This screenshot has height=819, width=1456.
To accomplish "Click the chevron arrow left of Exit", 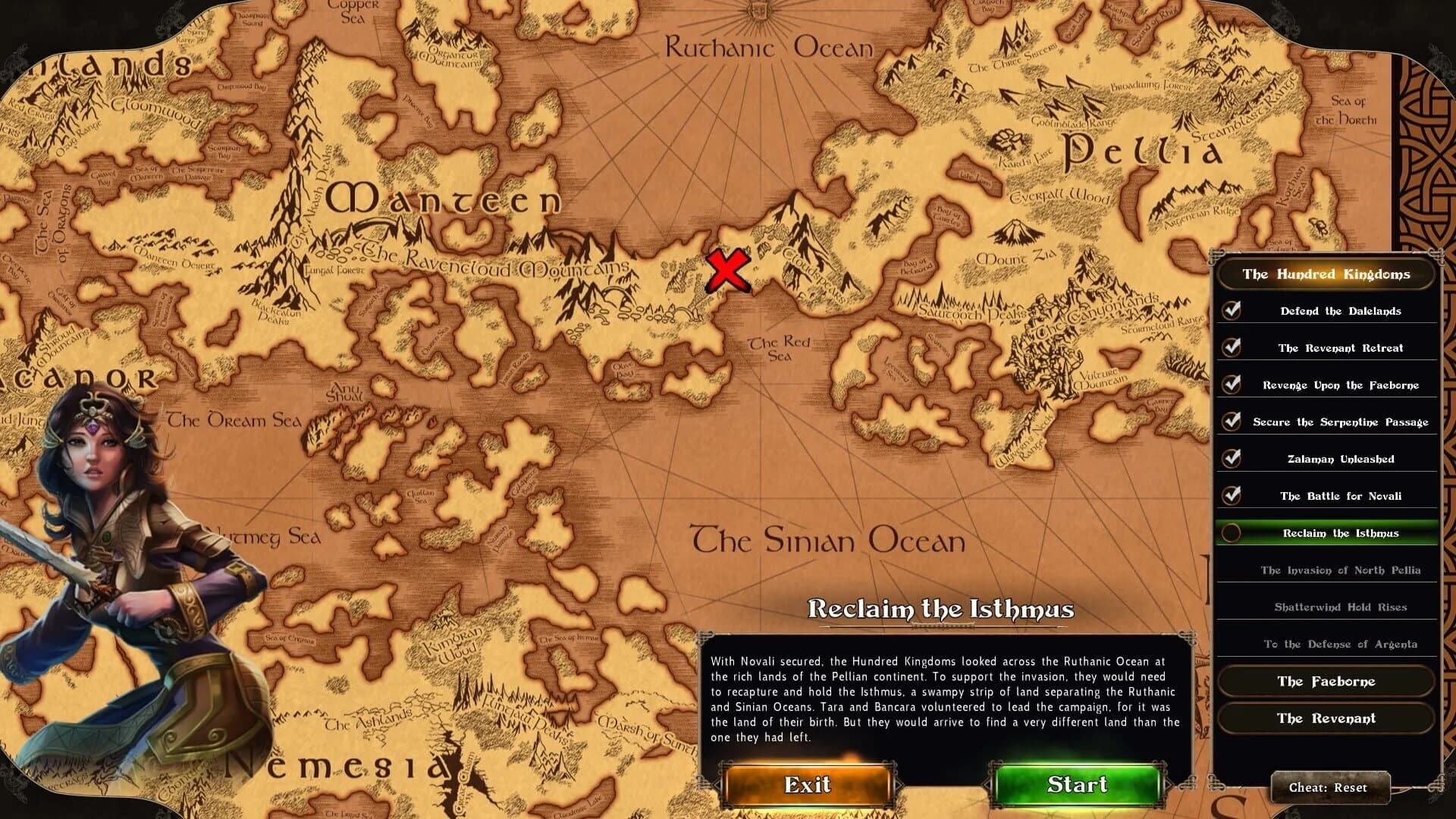I will [717, 785].
